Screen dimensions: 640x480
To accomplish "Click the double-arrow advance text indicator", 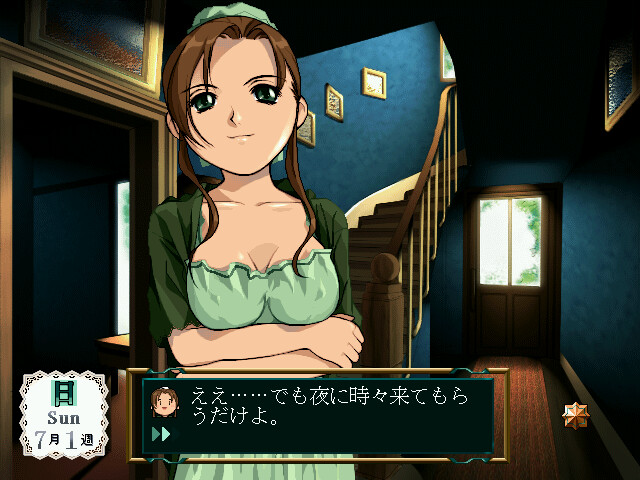I will tap(160, 434).
